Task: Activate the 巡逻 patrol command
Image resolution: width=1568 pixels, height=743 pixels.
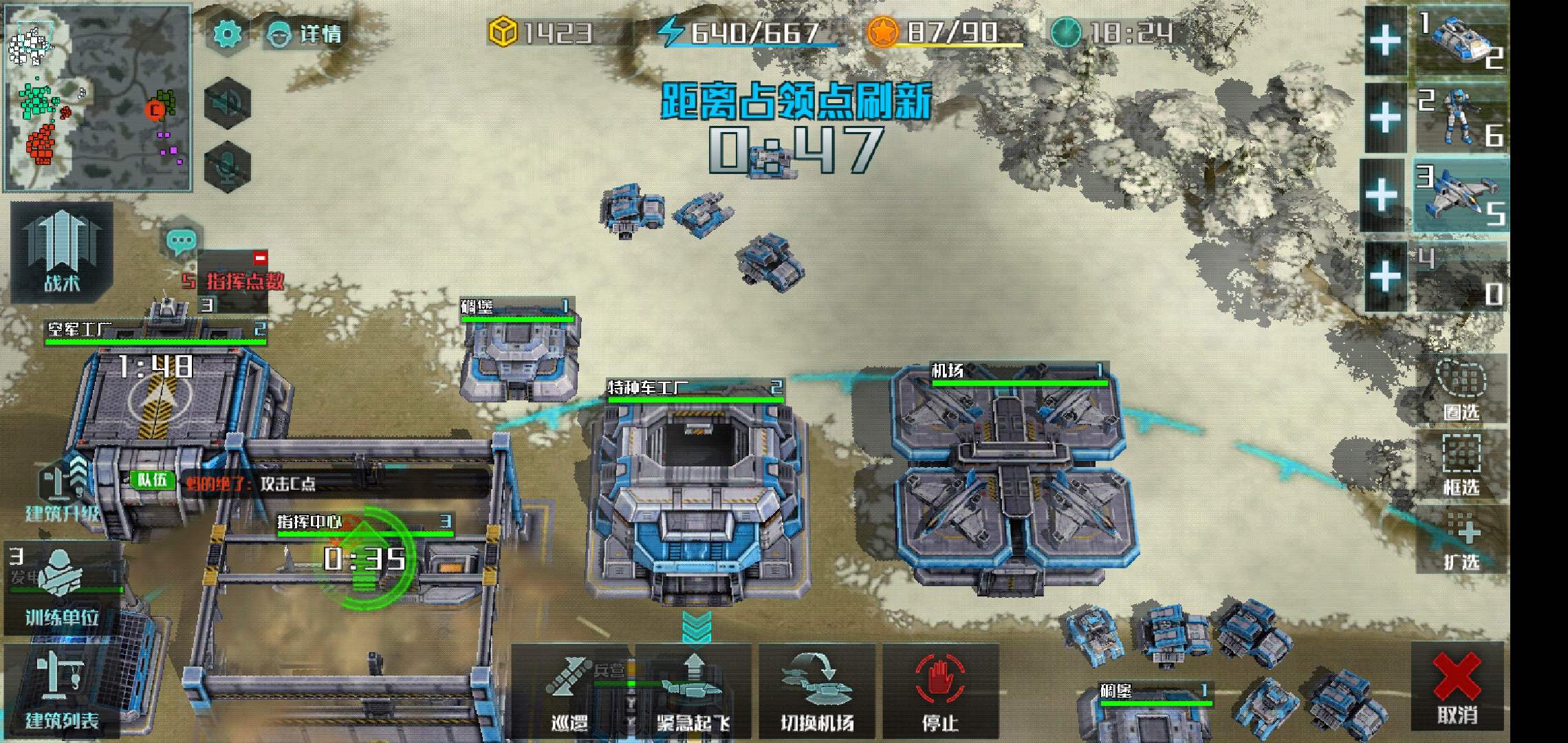Action: coord(569,691)
